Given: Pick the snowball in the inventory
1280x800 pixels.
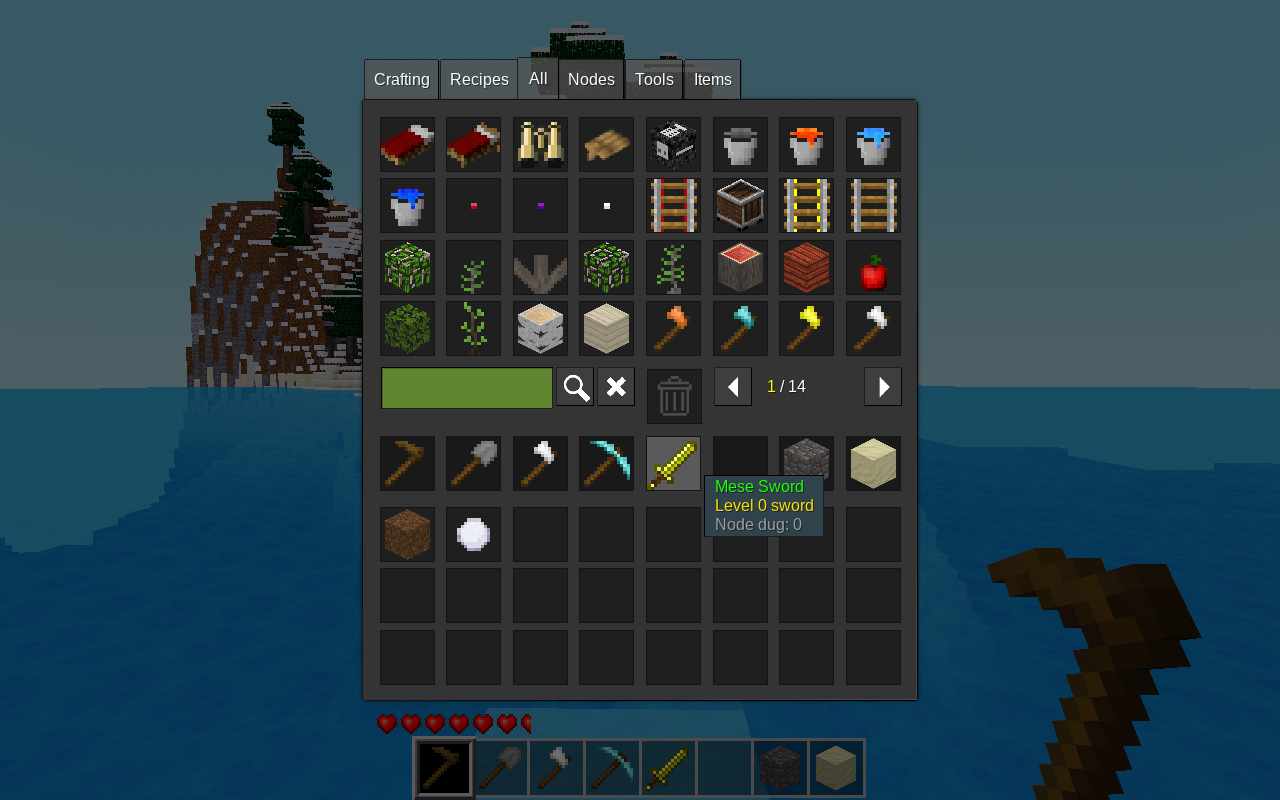Looking at the screenshot, I should (473, 534).
